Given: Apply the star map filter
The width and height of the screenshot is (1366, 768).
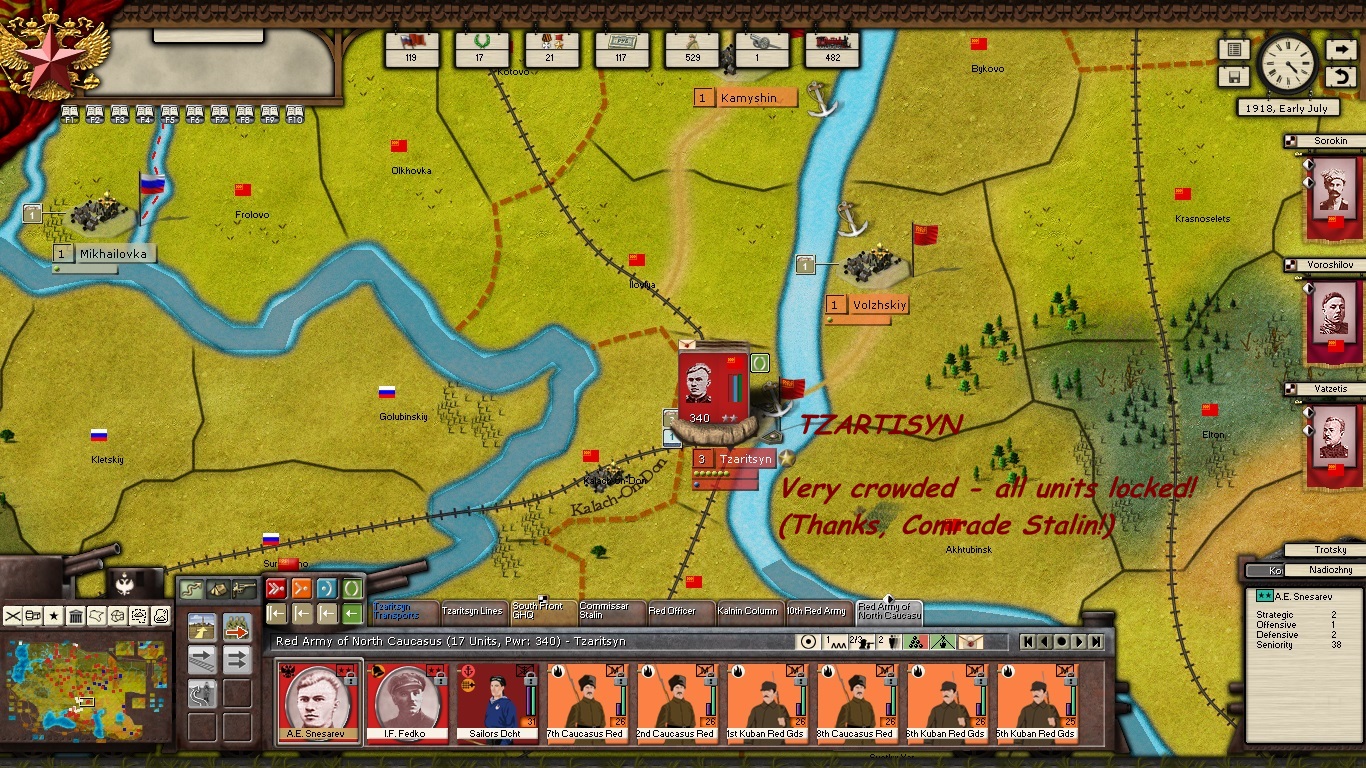Looking at the screenshot, I should (x=54, y=615).
